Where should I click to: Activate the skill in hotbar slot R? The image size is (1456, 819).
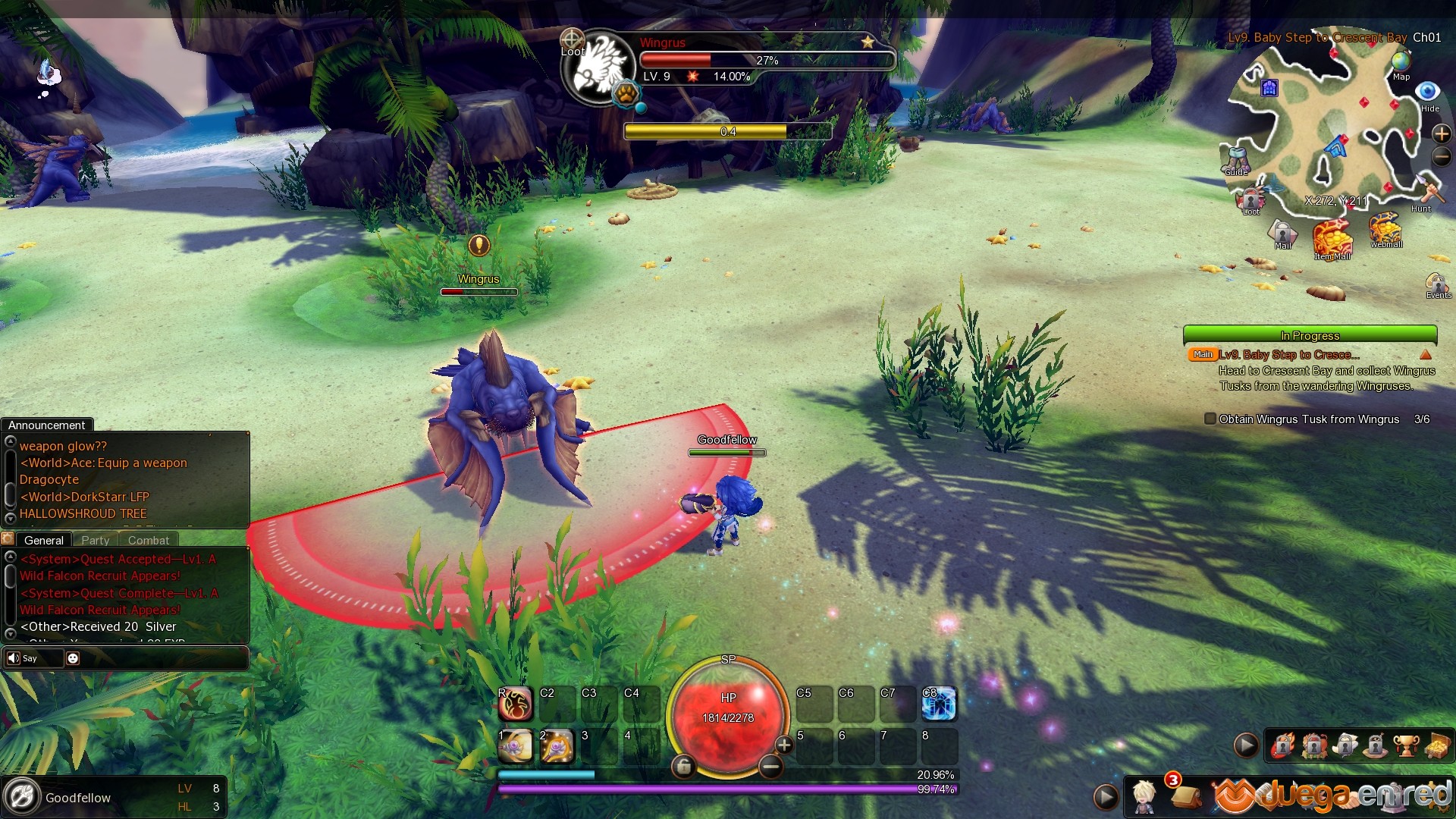click(x=516, y=704)
